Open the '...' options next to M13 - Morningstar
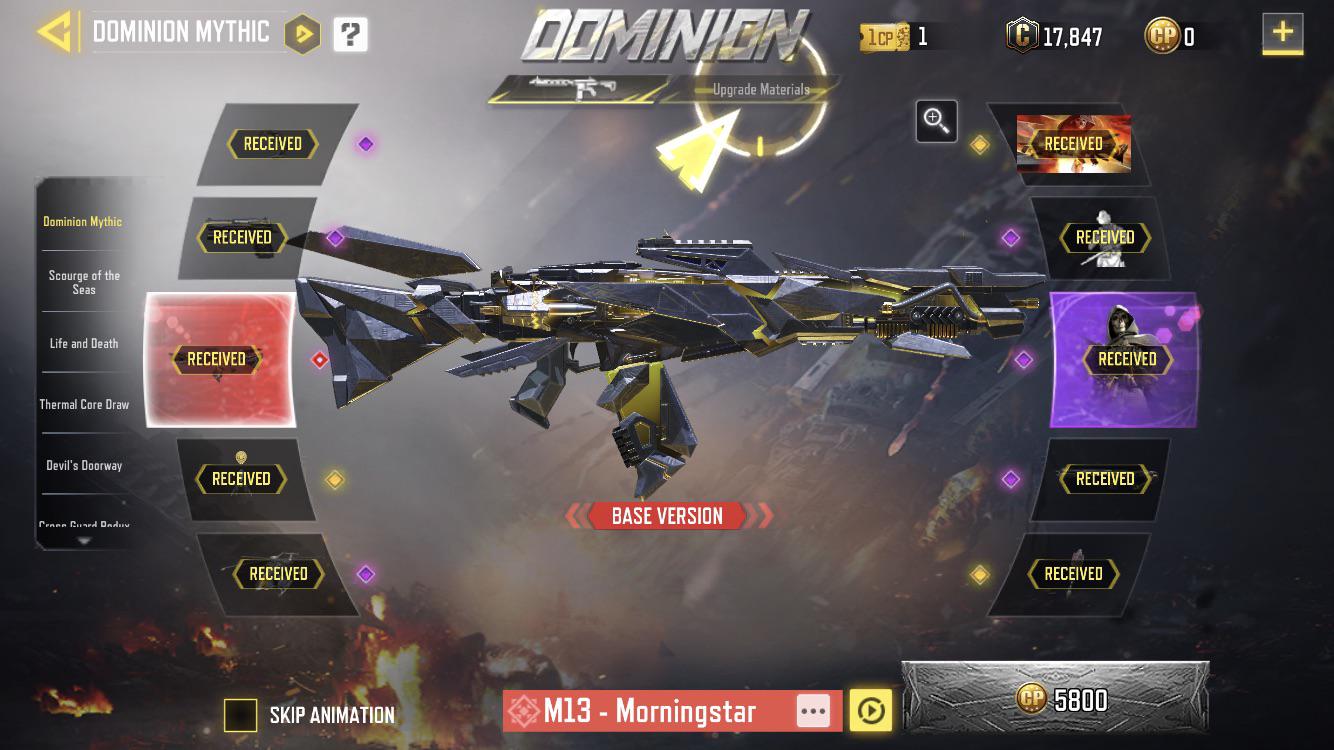 tap(815, 712)
